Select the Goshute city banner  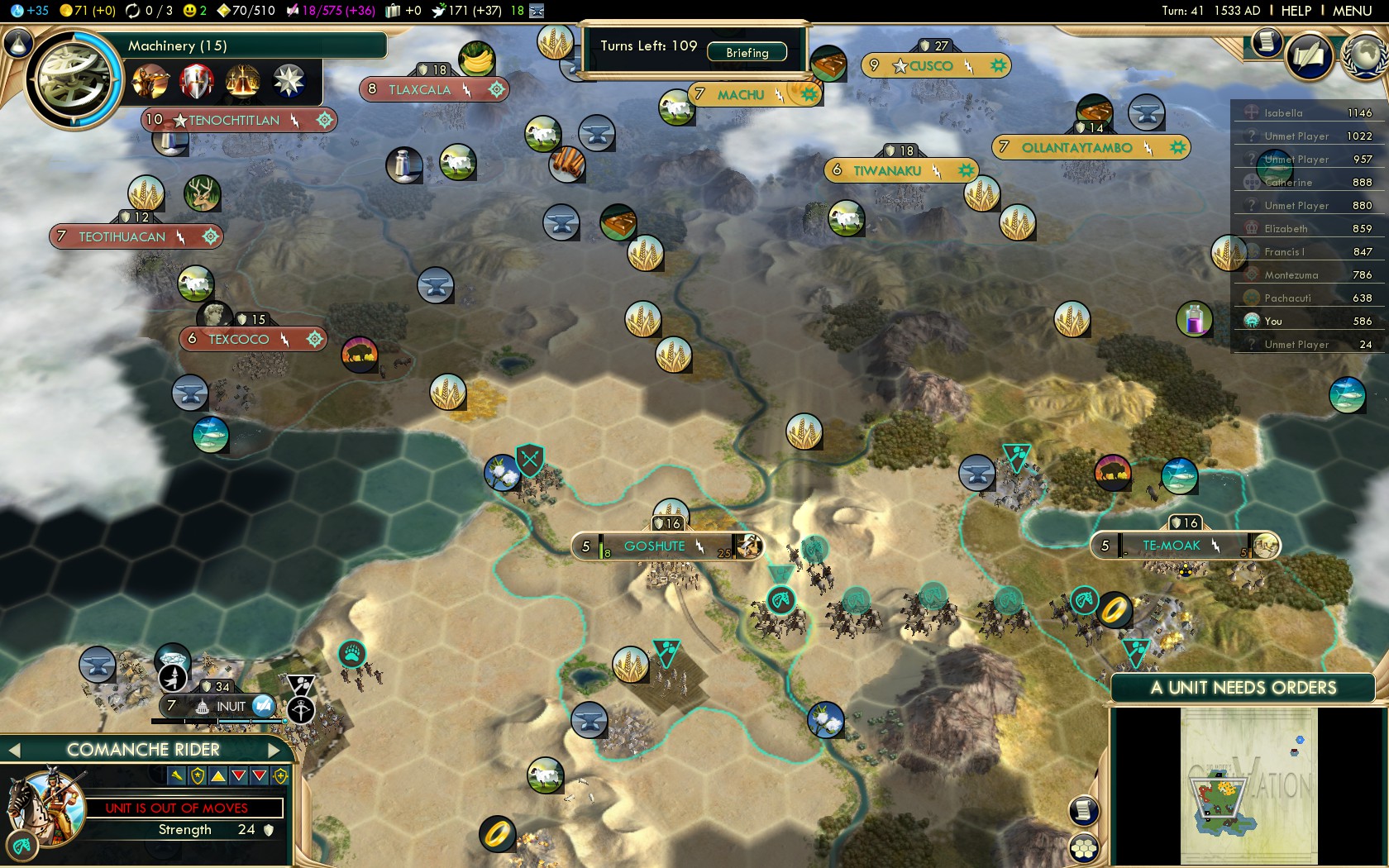[655, 546]
